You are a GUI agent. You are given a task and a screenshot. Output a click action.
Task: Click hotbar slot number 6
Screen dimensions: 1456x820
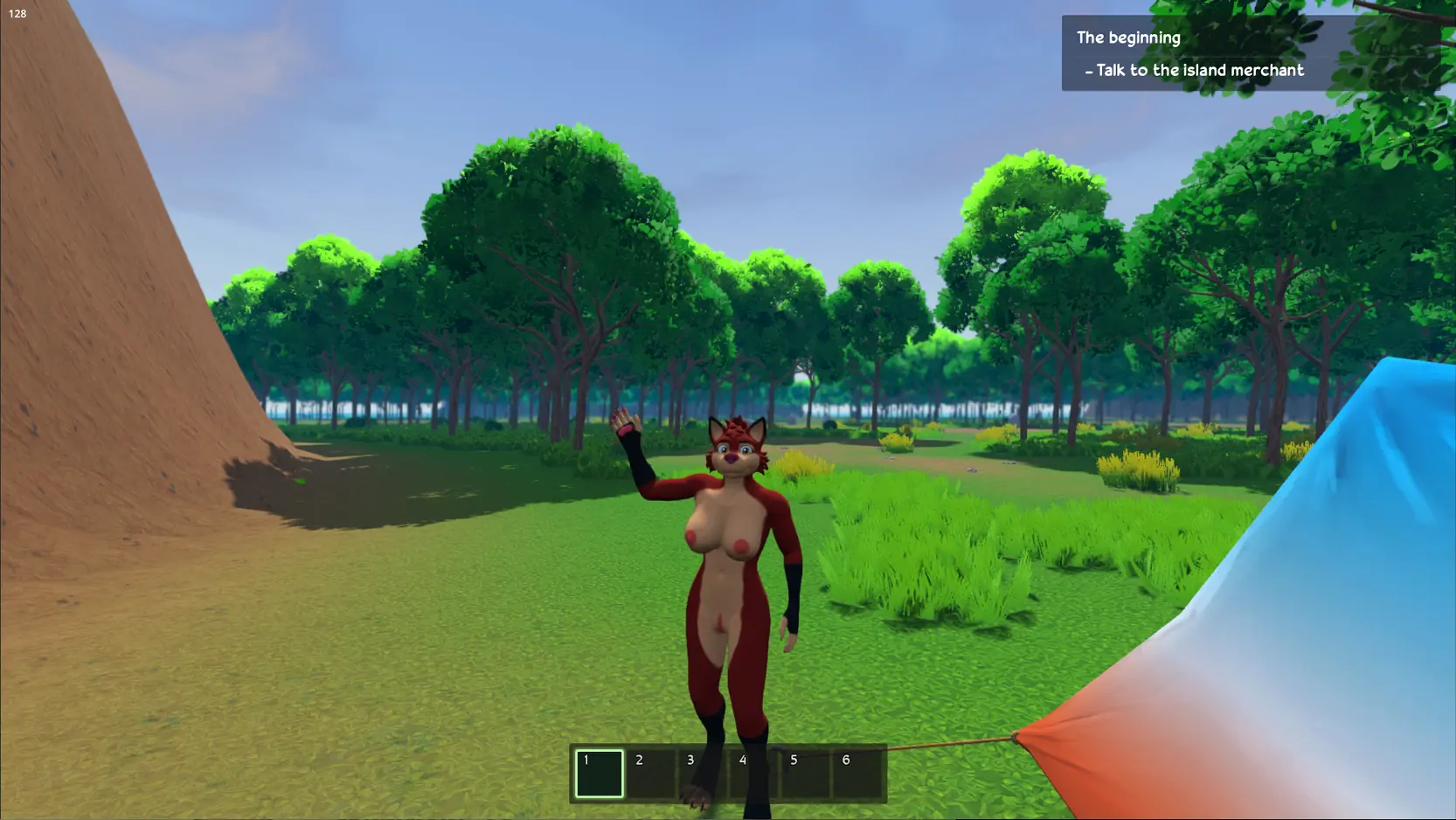pos(857,774)
